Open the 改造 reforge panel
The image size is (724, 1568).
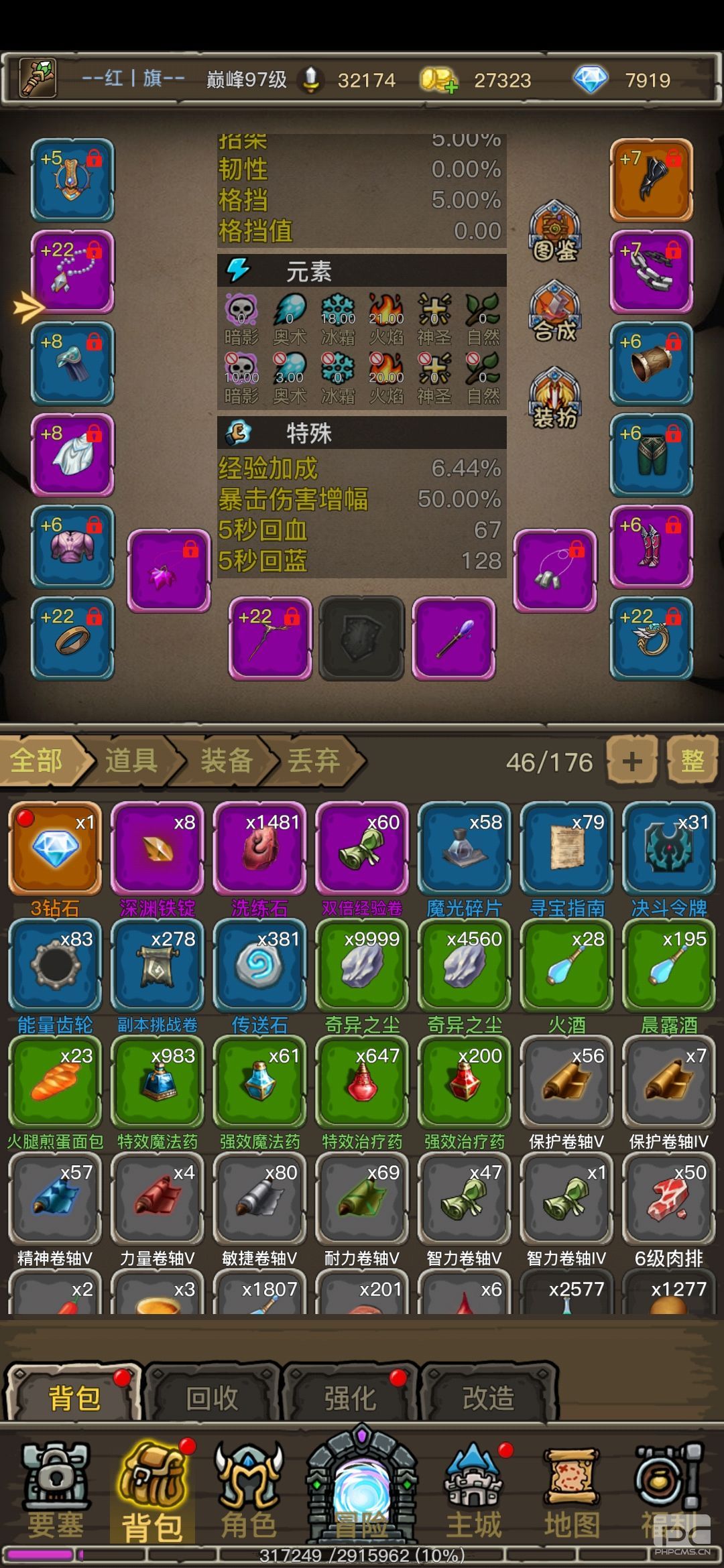point(489,1398)
